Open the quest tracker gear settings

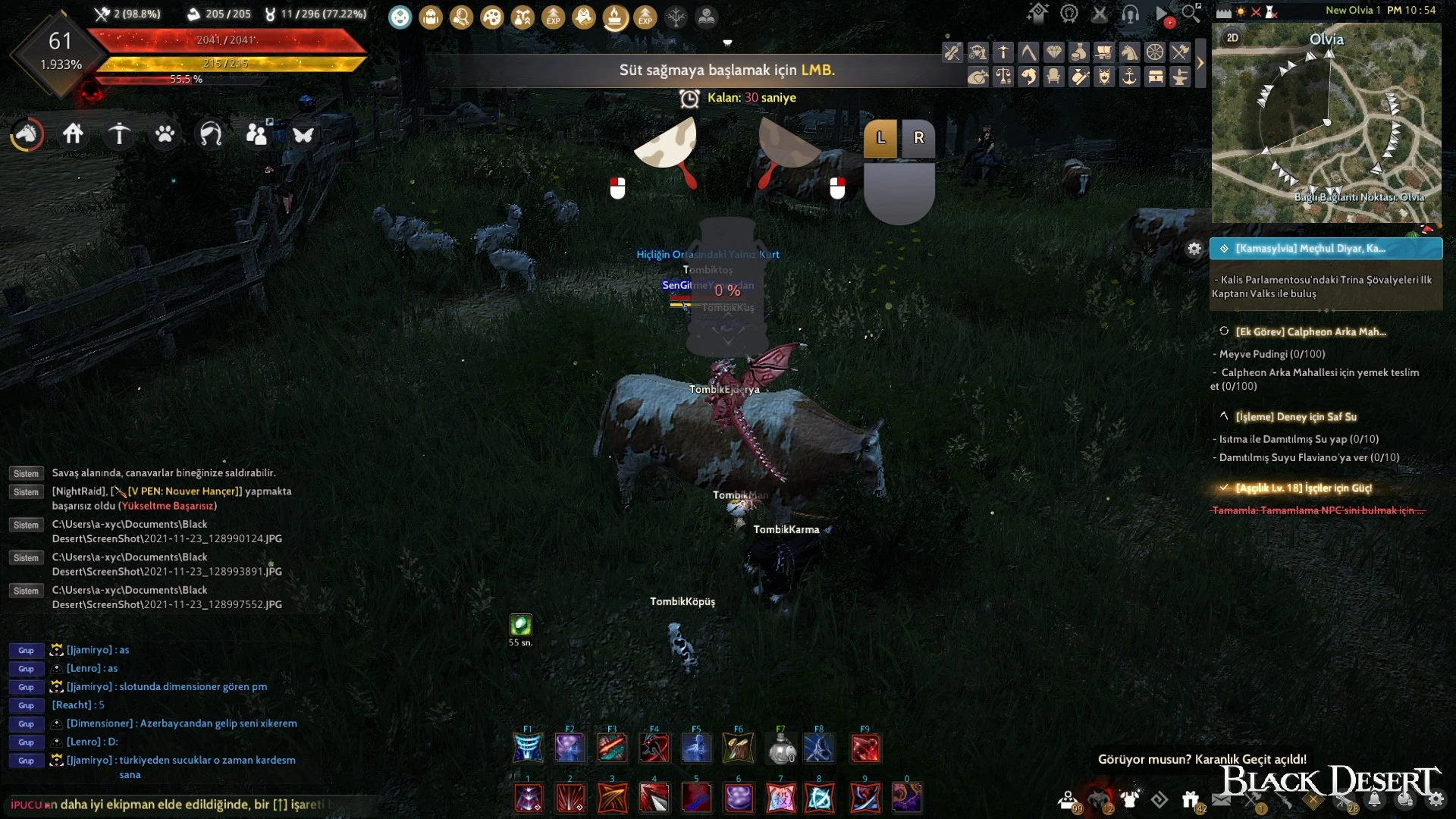(x=1194, y=249)
